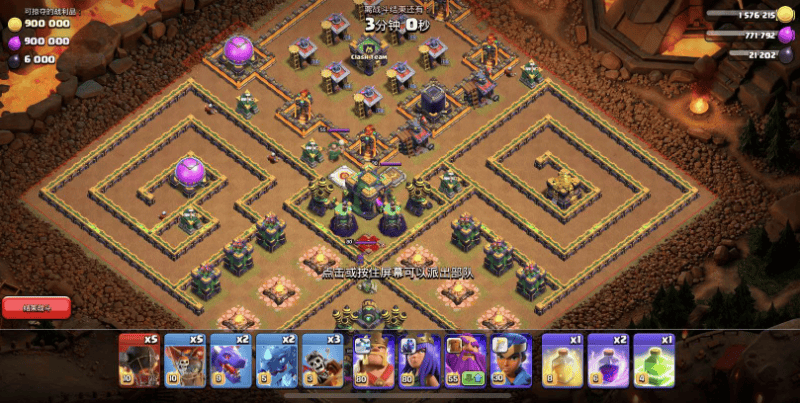Pick the green Jump spell card
The image size is (800, 403).
pos(653,359)
